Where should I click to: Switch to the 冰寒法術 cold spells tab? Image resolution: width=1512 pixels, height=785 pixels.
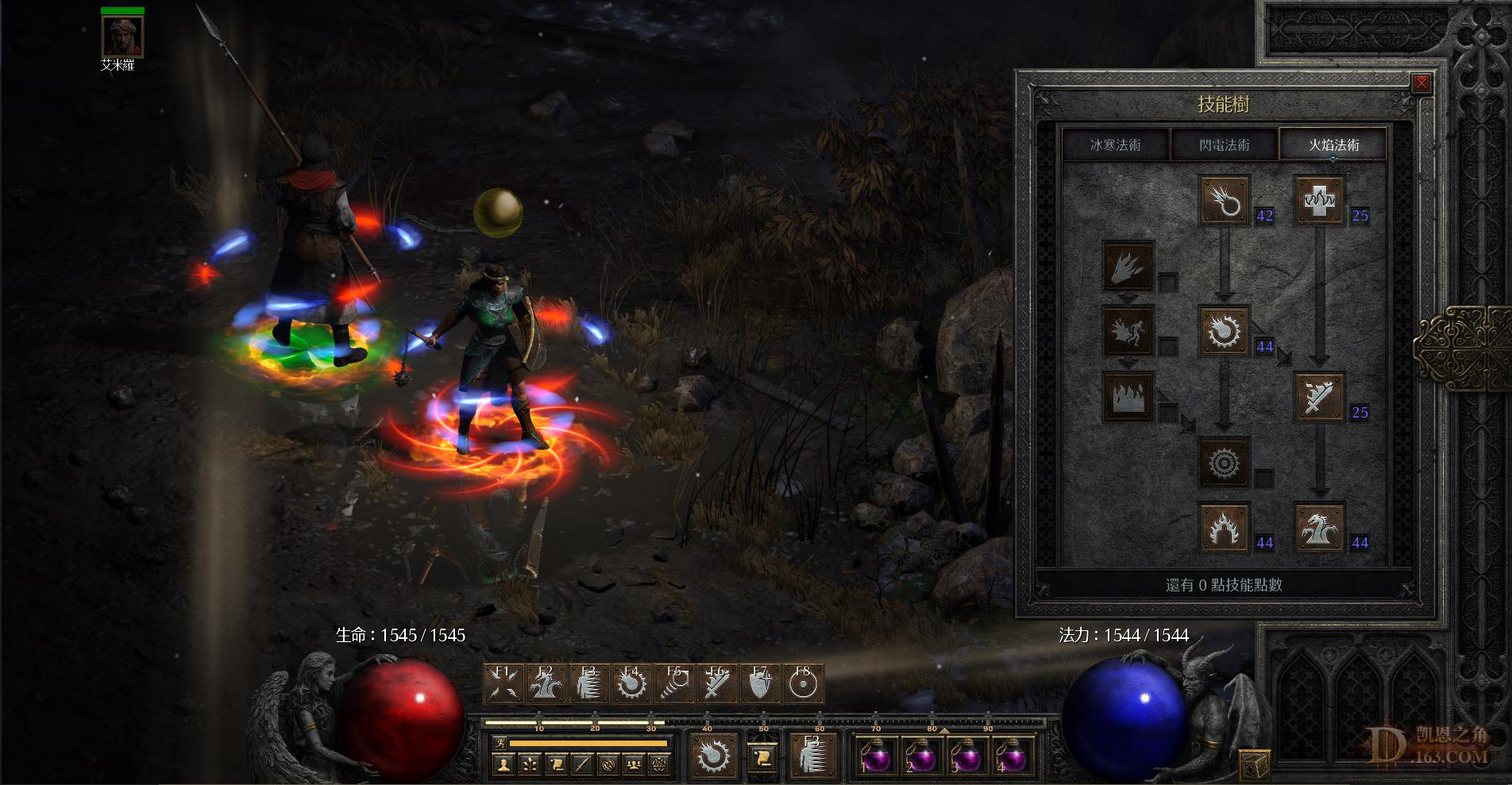[x=1115, y=145]
